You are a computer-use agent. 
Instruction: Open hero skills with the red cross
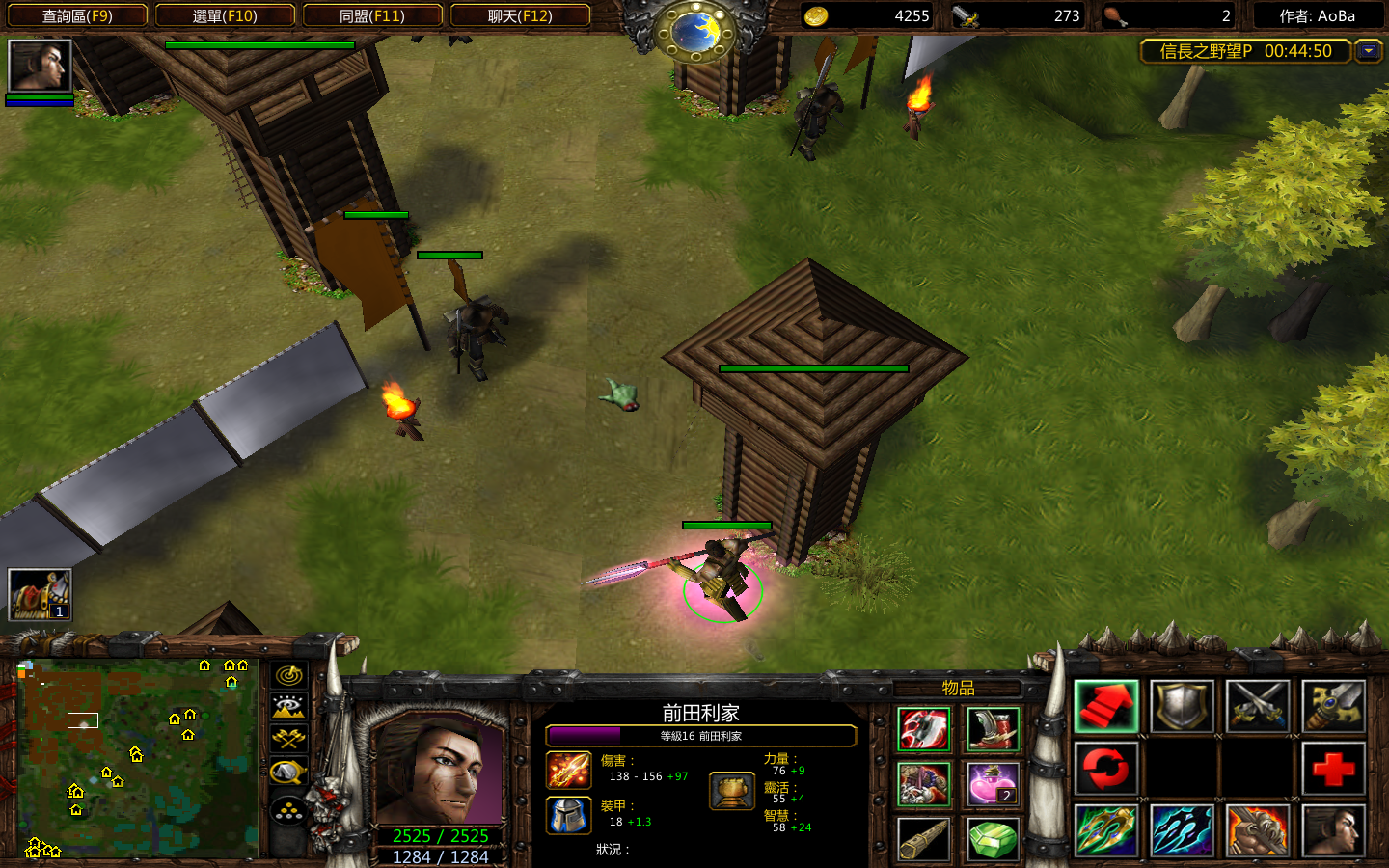point(1334,769)
